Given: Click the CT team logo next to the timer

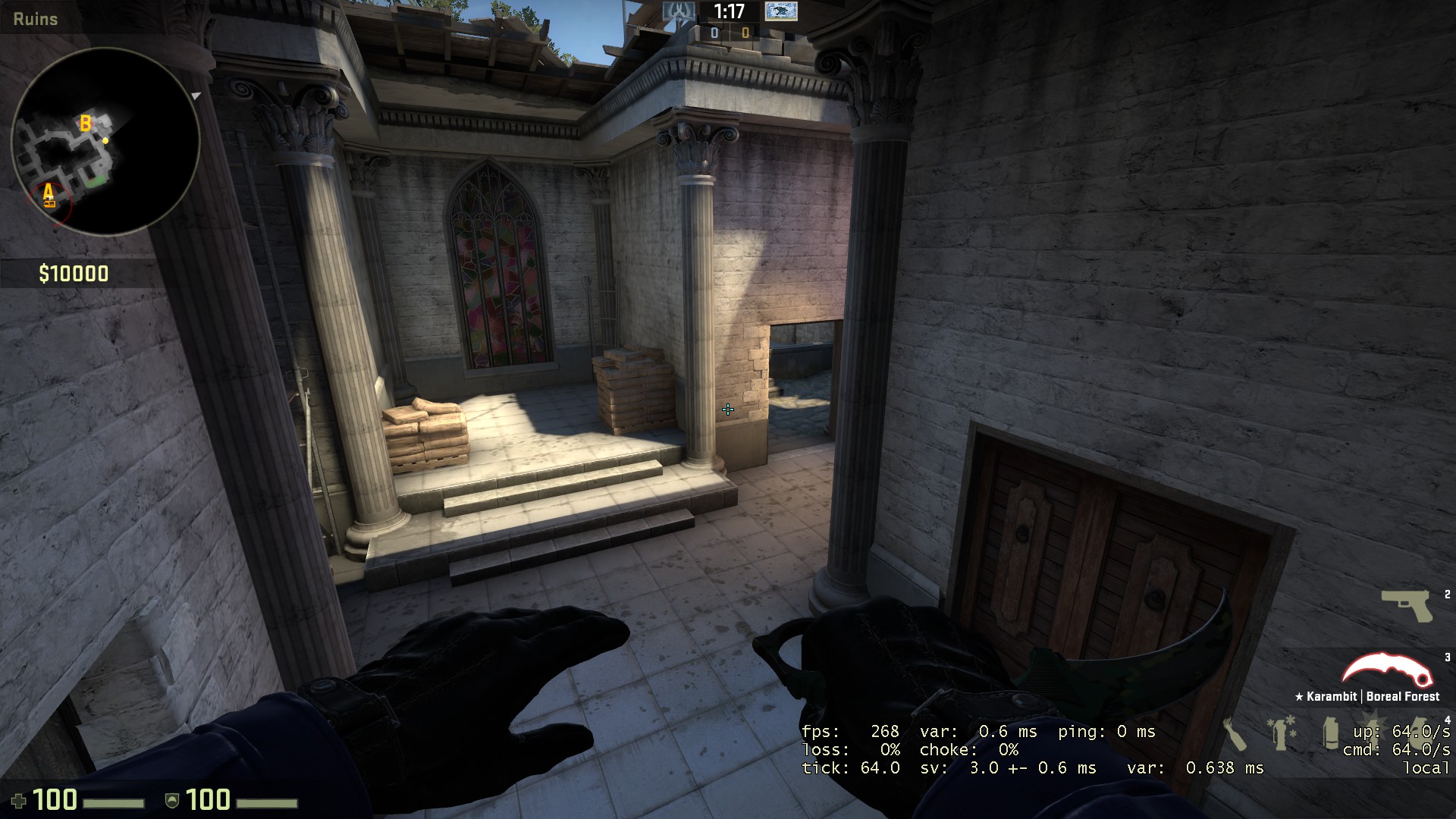Looking at the screenshot, I should (679, 11).
